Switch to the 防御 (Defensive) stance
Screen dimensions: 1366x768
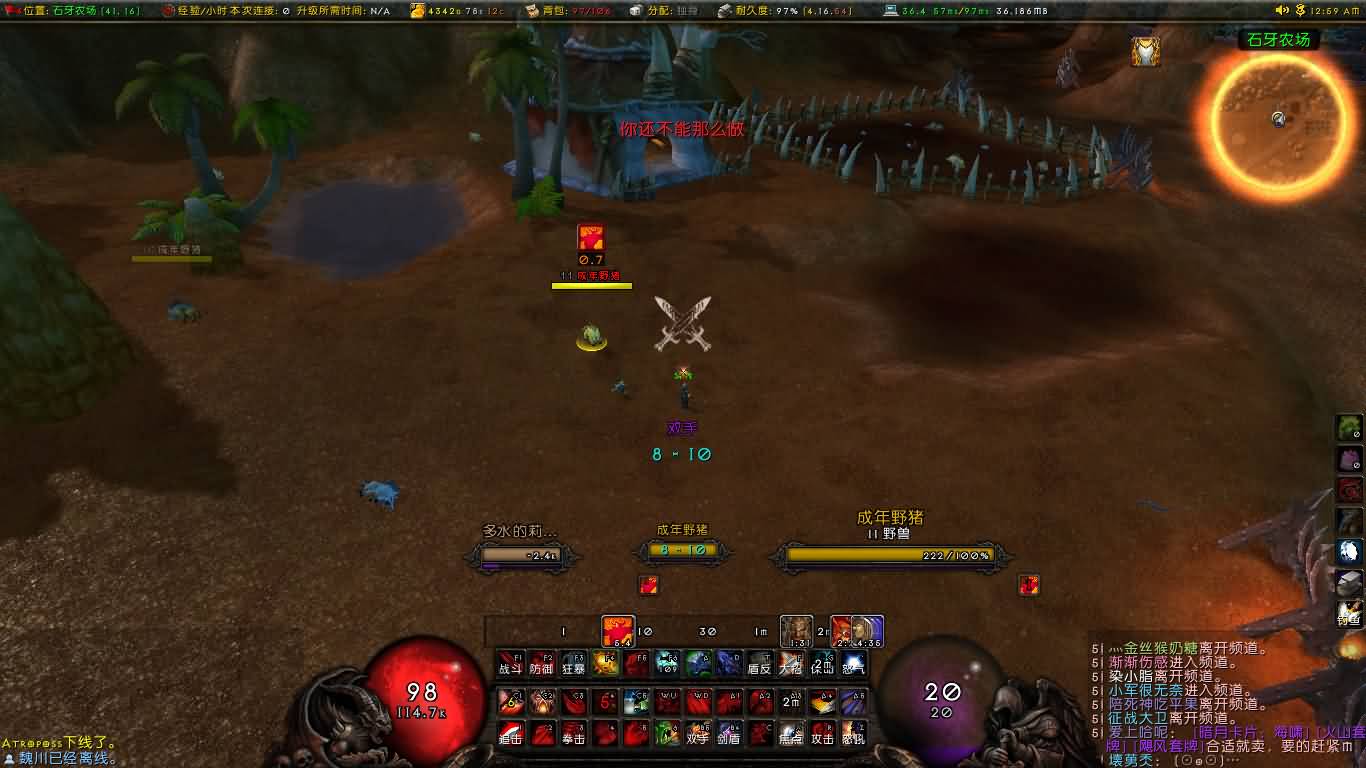pos(542,666)
